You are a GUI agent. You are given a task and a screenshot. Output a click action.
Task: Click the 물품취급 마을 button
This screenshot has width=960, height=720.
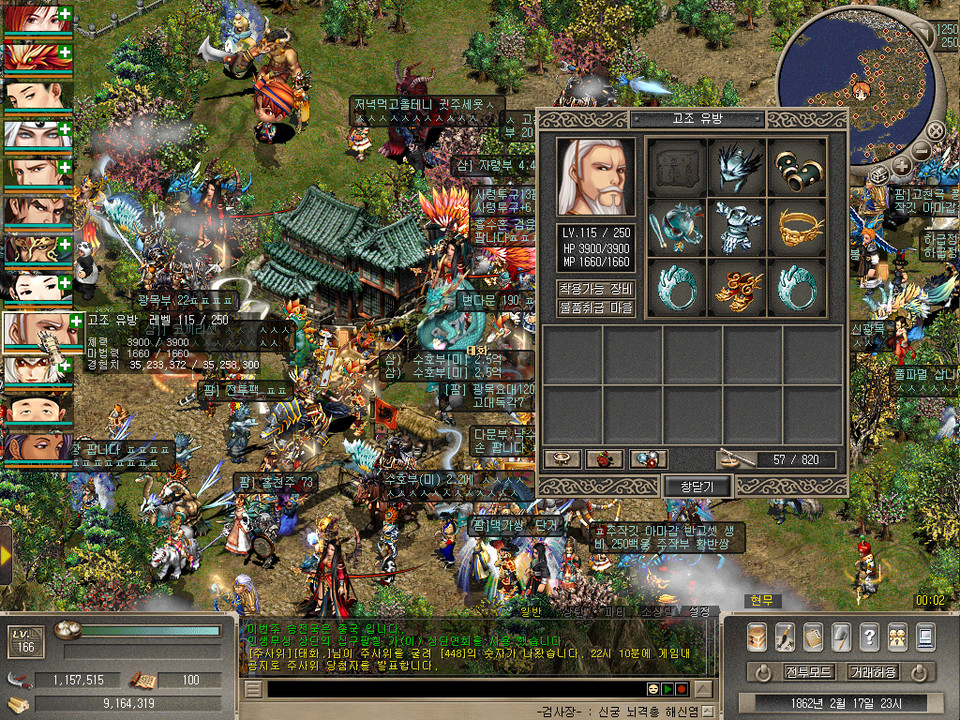tap(596, 308)
